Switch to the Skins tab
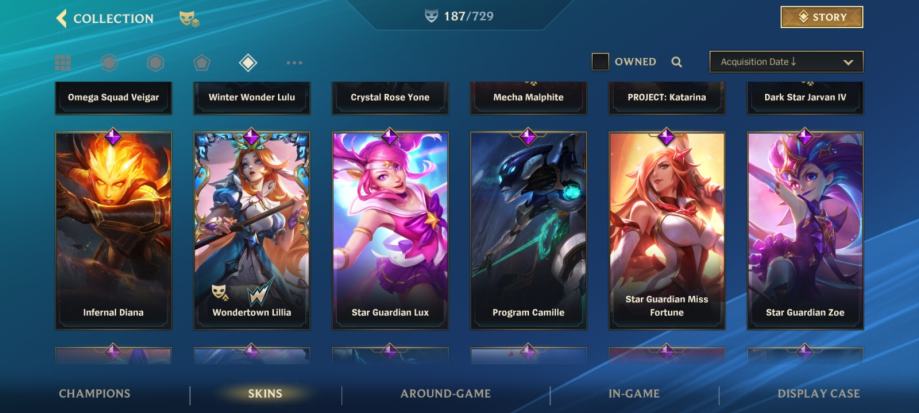 click(x=265, y=394)
